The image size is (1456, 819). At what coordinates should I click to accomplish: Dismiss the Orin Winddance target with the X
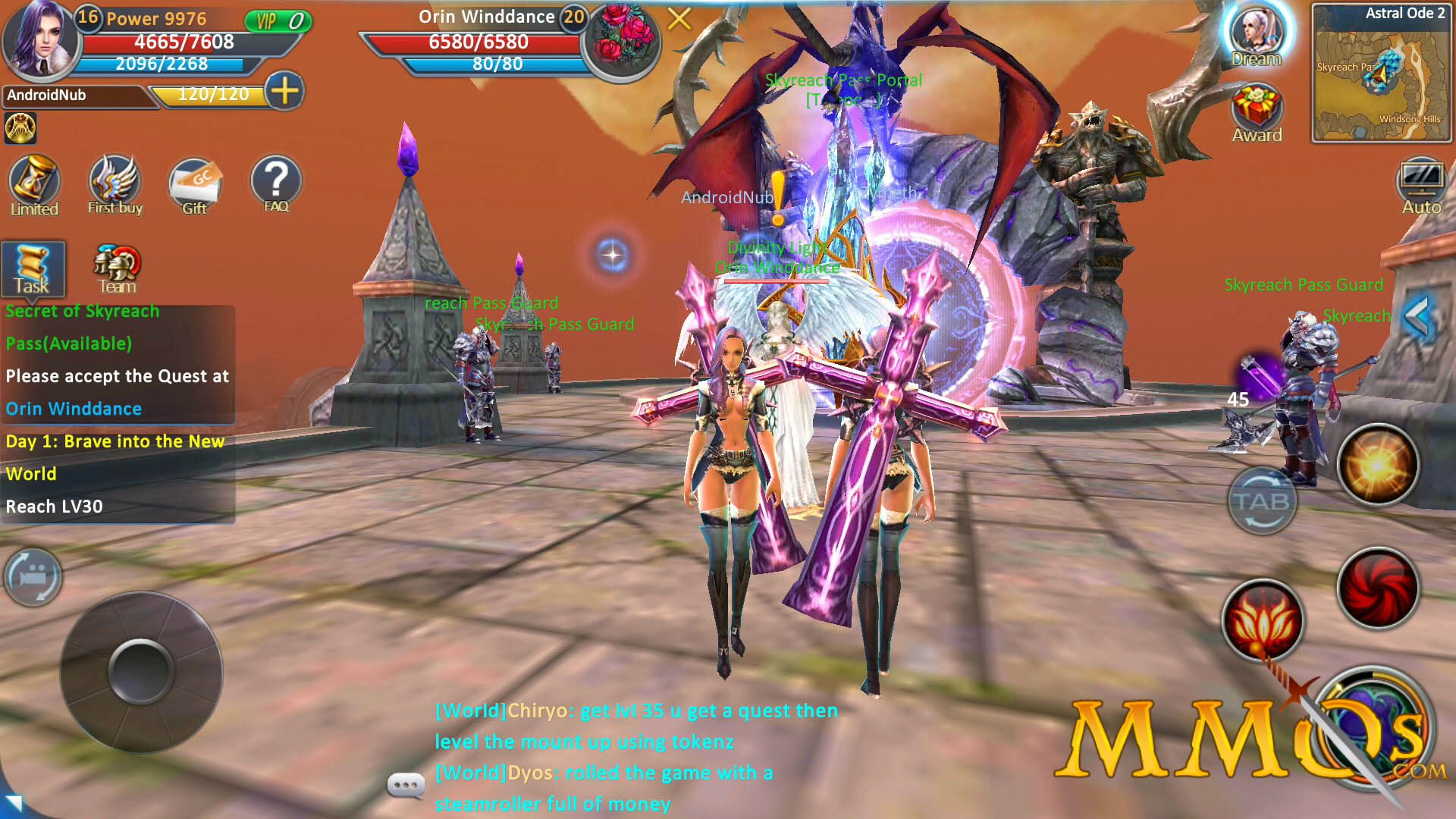coord(679,19)
